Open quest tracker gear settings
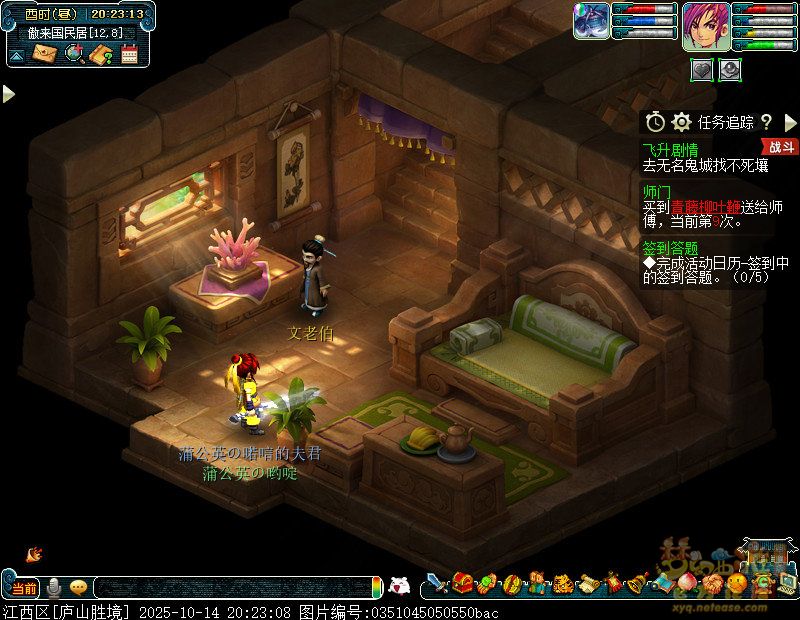Viewport: 800px width, 620px height. (x=681, y=122)
